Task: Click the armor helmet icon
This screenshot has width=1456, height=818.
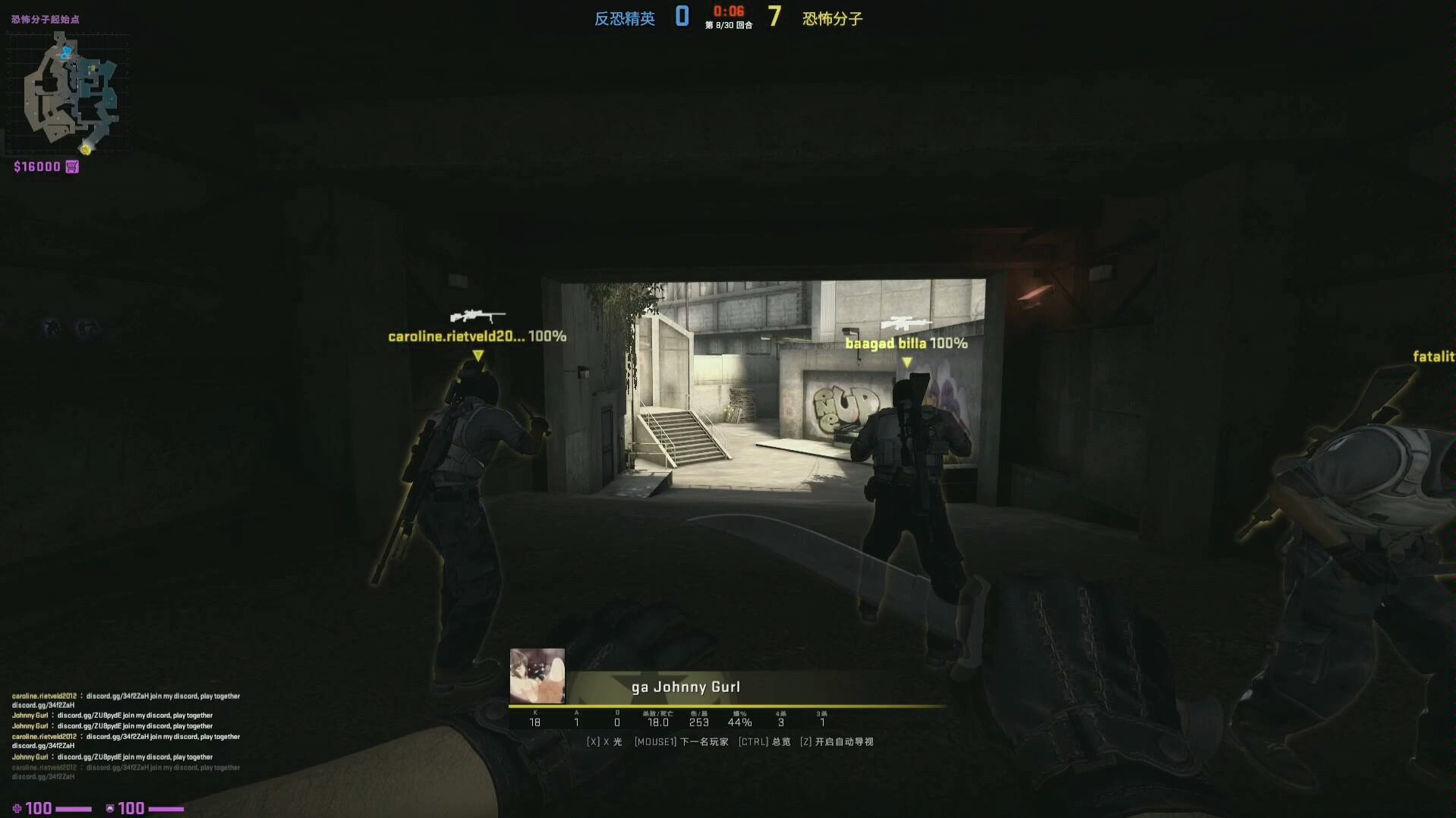Action: click(110, 807)
